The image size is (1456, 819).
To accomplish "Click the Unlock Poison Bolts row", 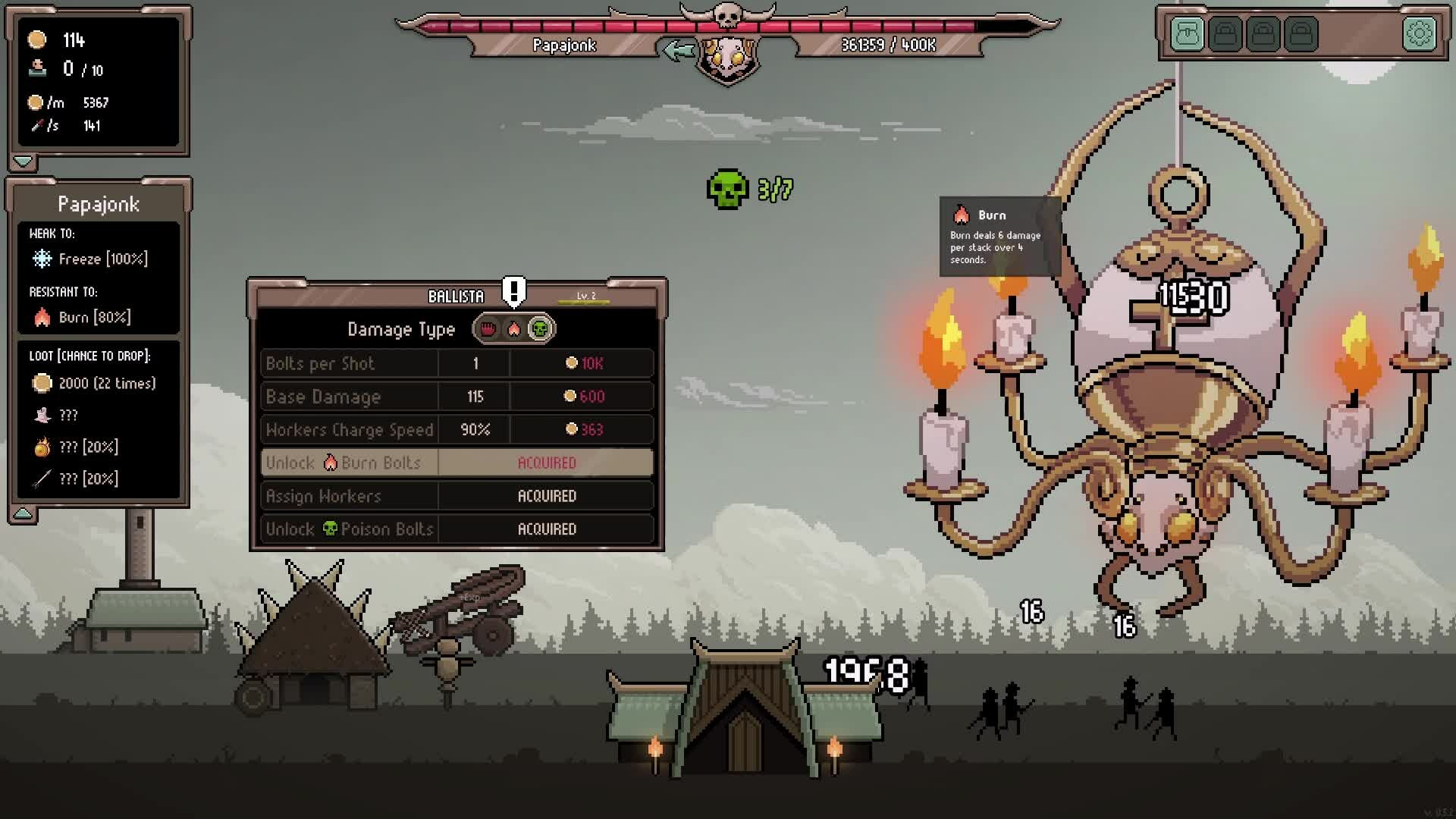I will (457, 529).
